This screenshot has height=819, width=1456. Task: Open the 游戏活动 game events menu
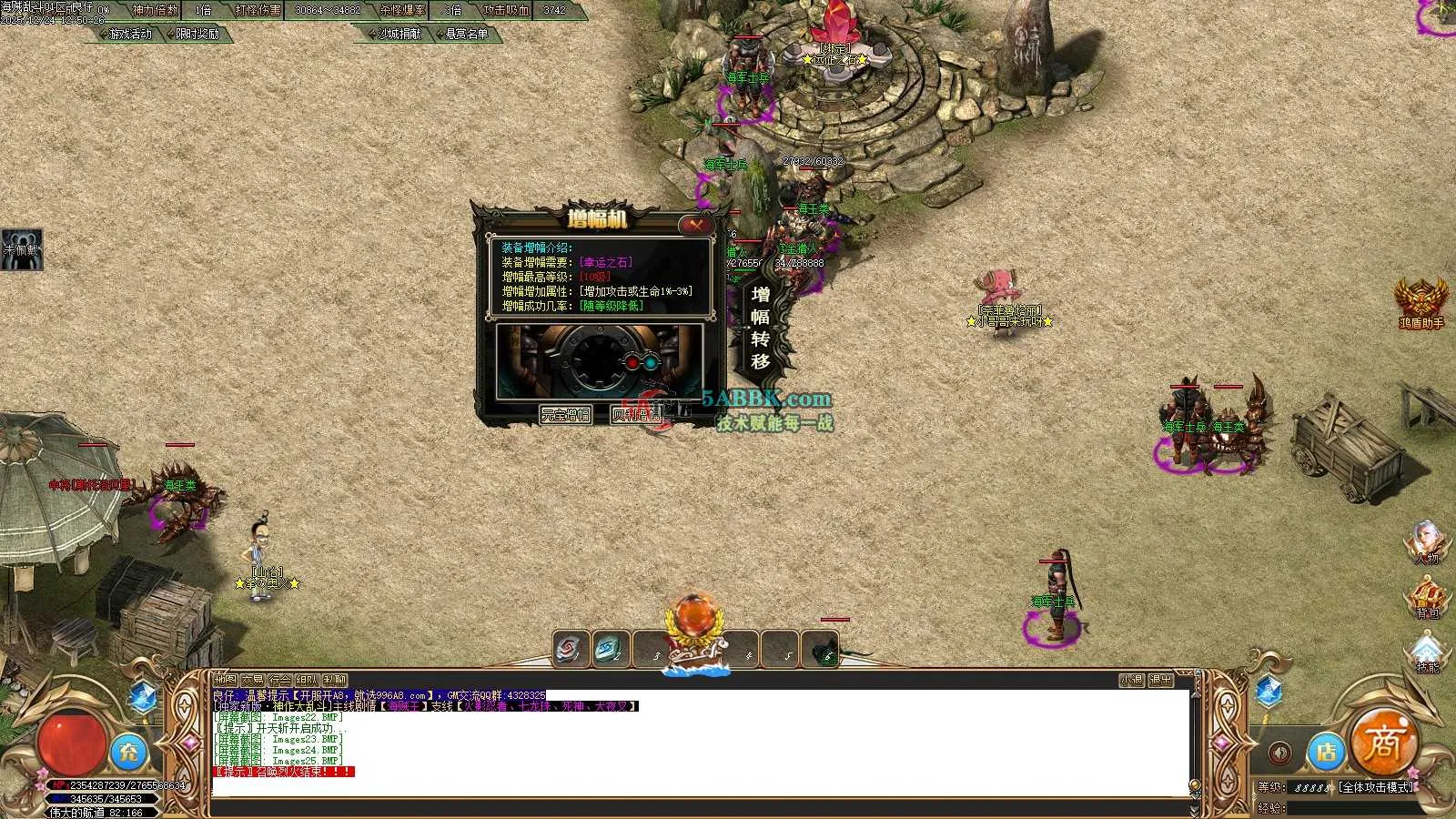(x=129, y=34)
